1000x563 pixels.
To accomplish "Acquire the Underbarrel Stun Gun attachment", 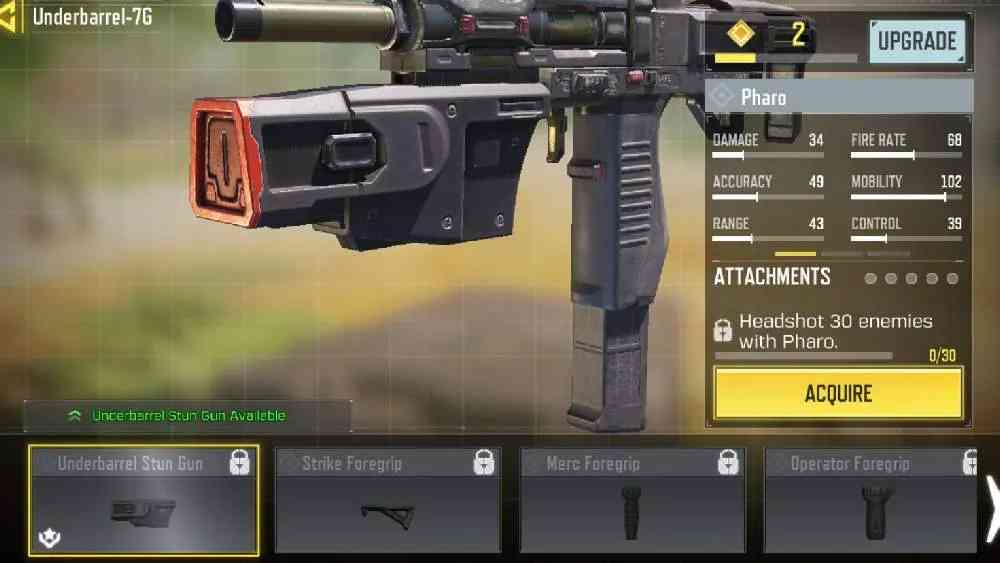I will pyautogui.click(x=838, y=394).
